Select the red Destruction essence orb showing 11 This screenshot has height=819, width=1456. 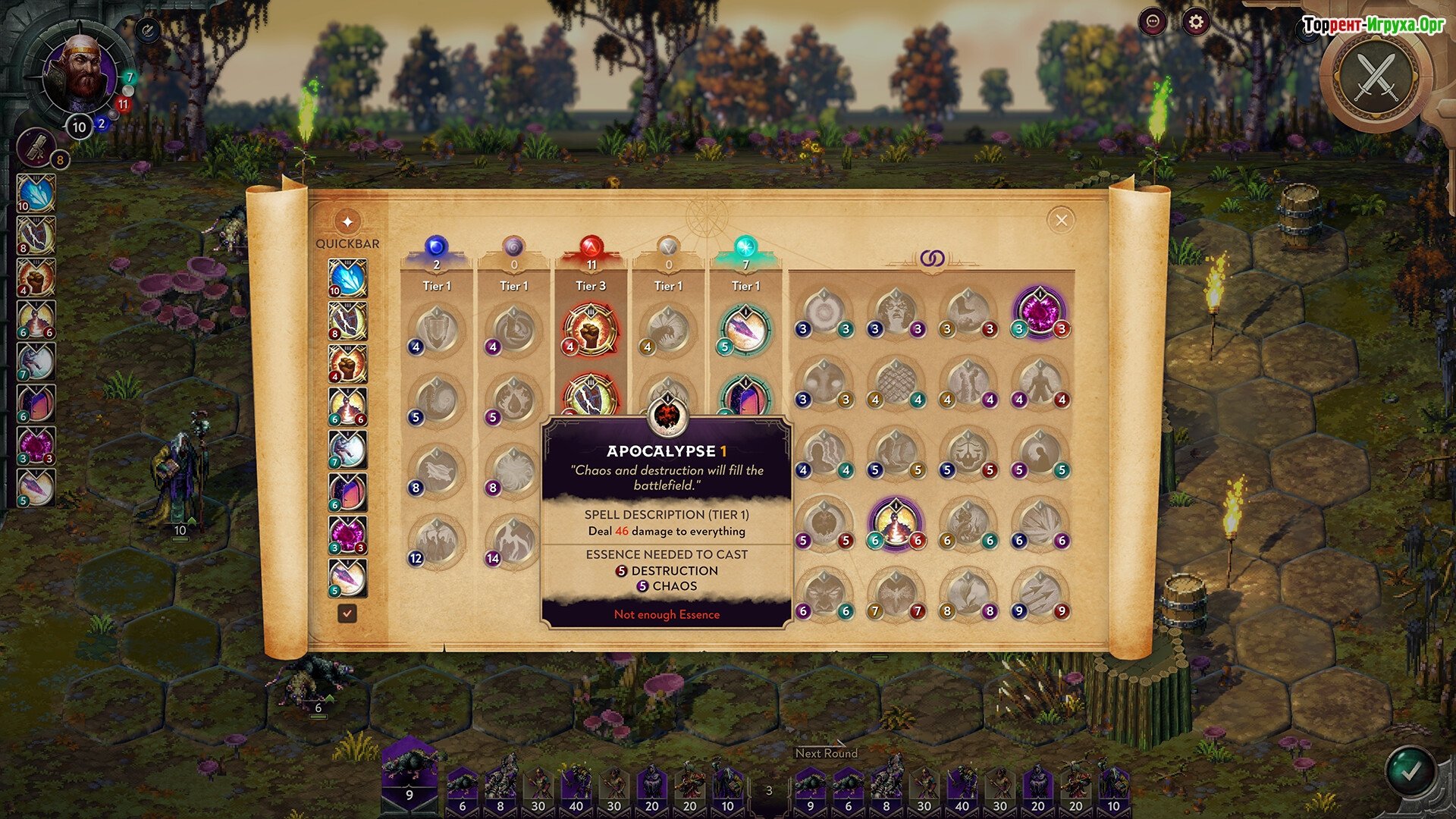tap(591, 246)
